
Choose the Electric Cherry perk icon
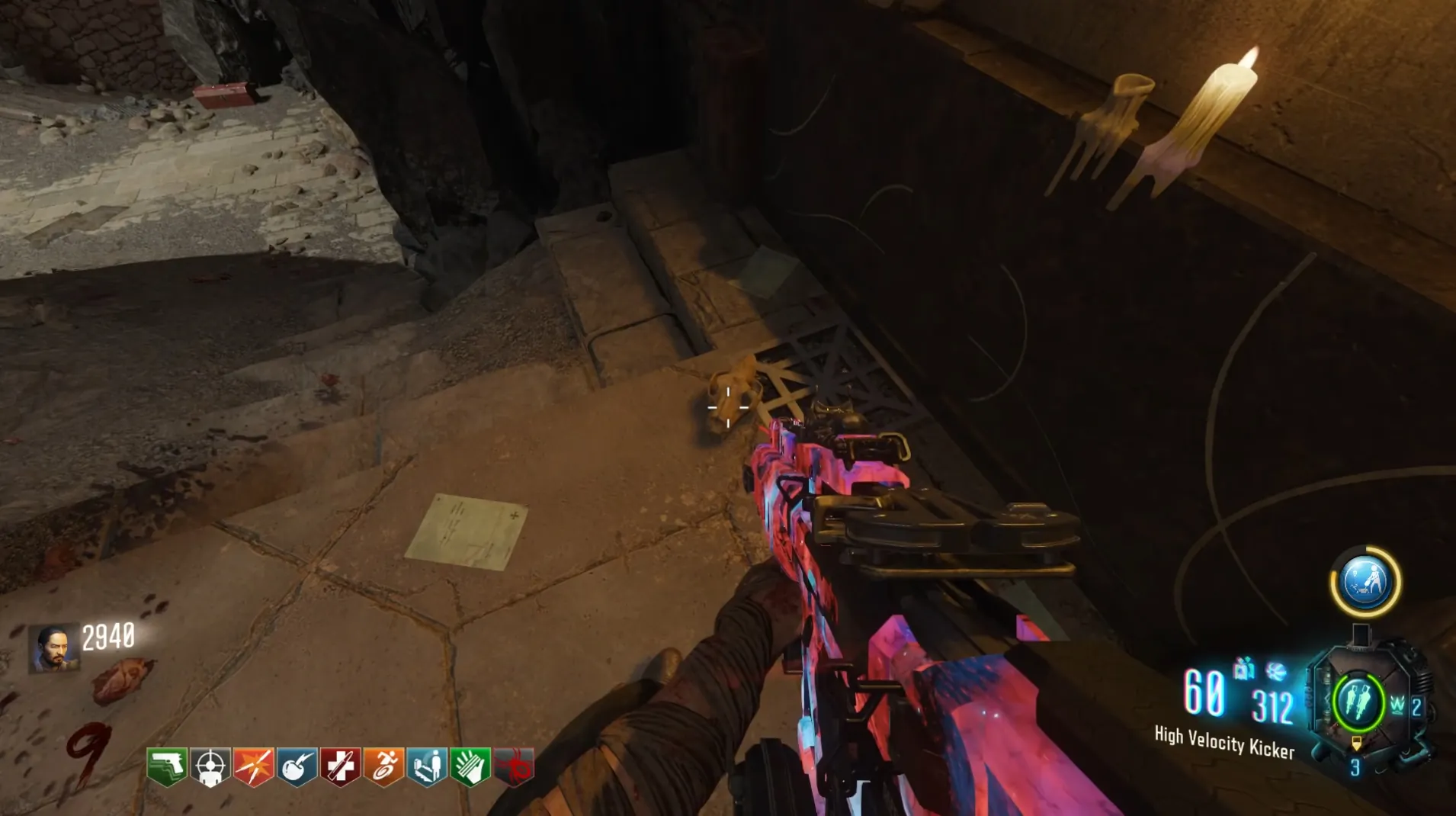297,766
